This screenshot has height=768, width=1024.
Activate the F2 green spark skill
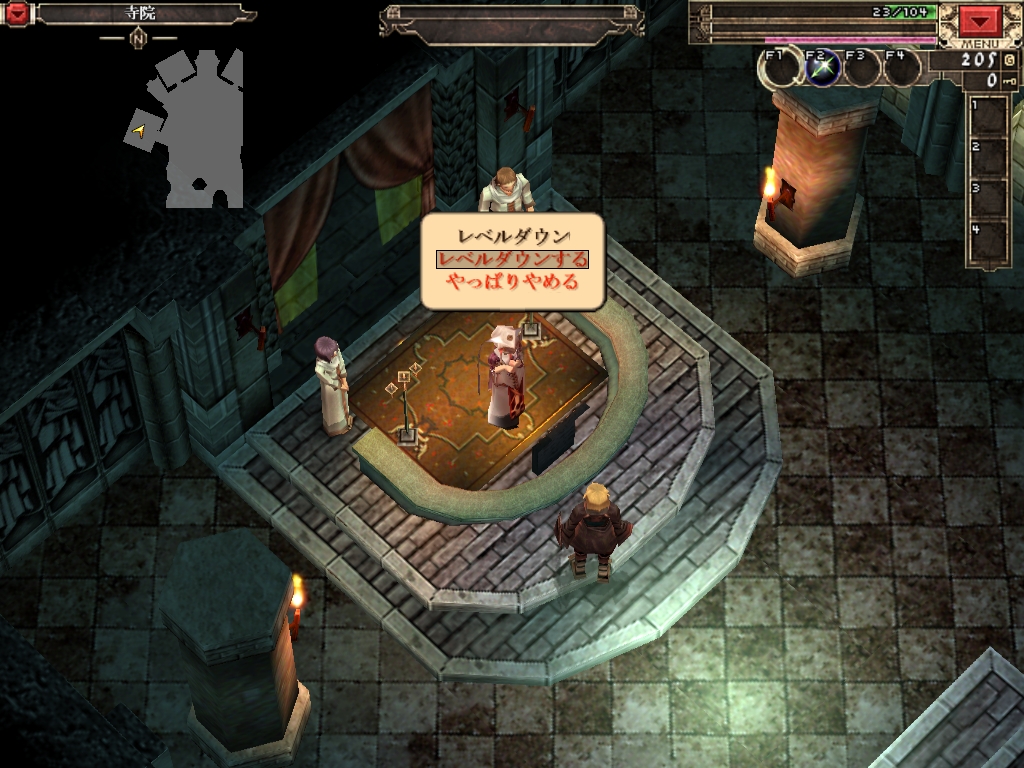tap(823, 69)
